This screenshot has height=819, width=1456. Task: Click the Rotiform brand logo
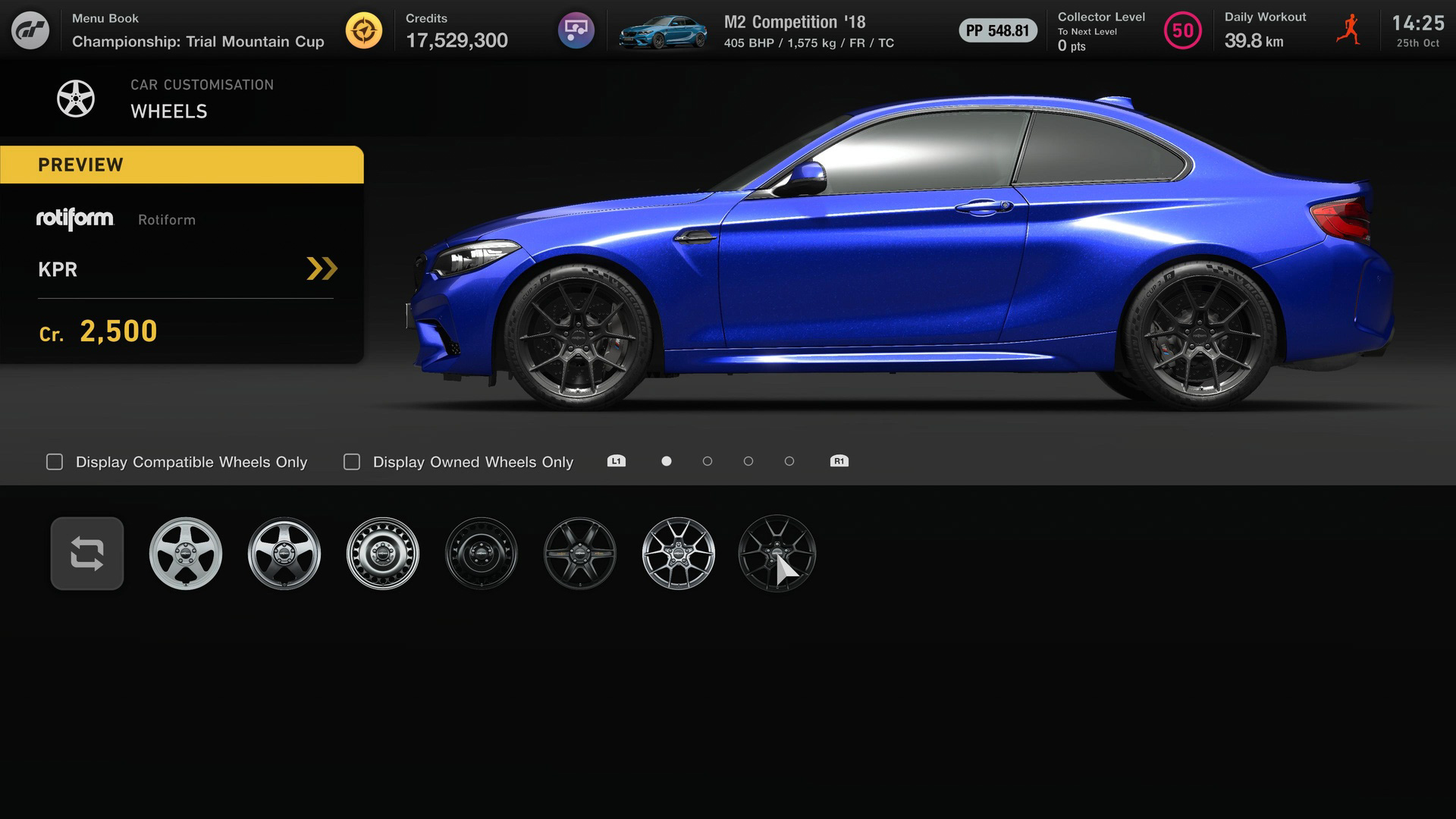tap(75, 220)
